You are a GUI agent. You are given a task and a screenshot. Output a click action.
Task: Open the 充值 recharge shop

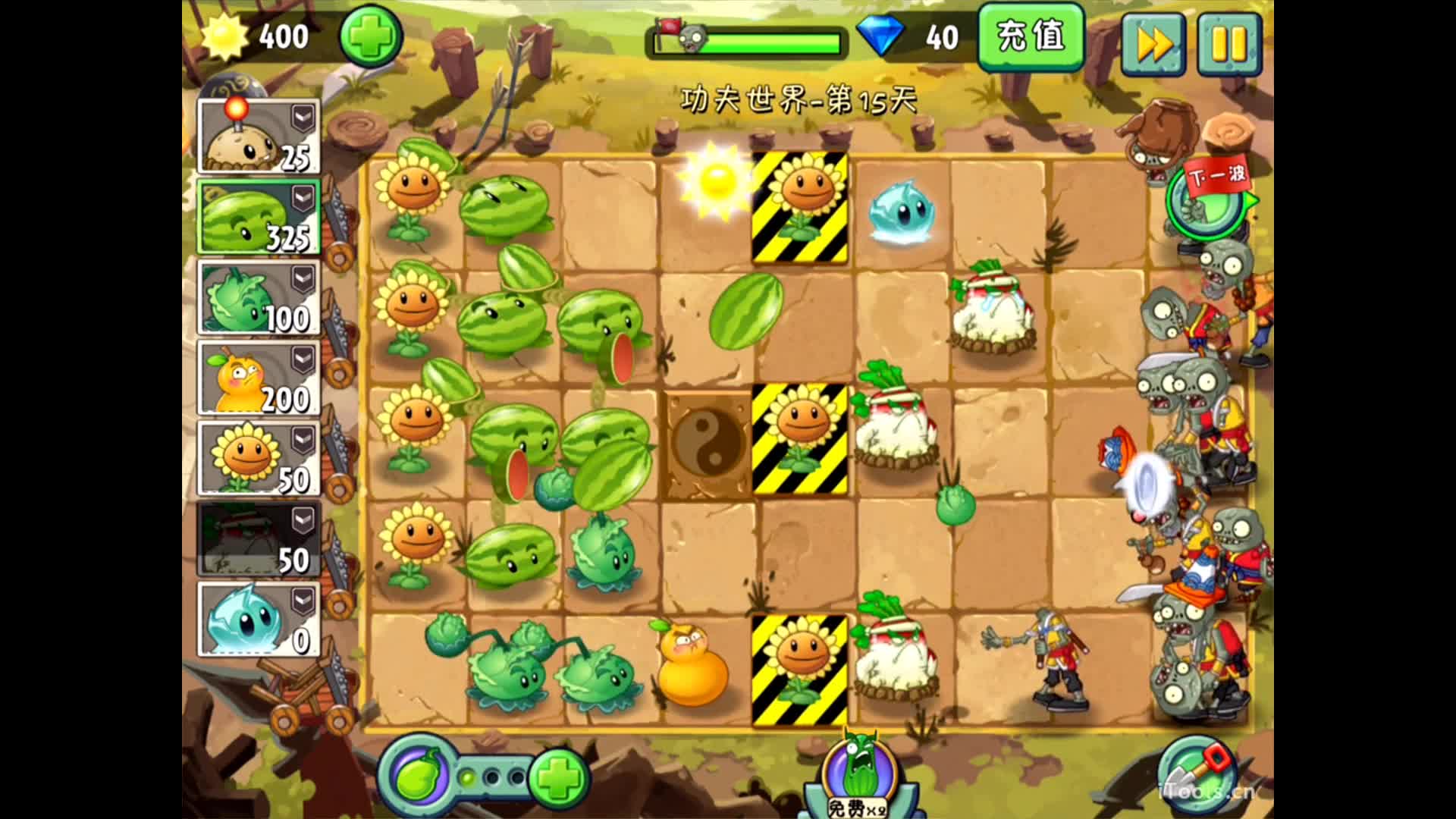click(1031, 36)
